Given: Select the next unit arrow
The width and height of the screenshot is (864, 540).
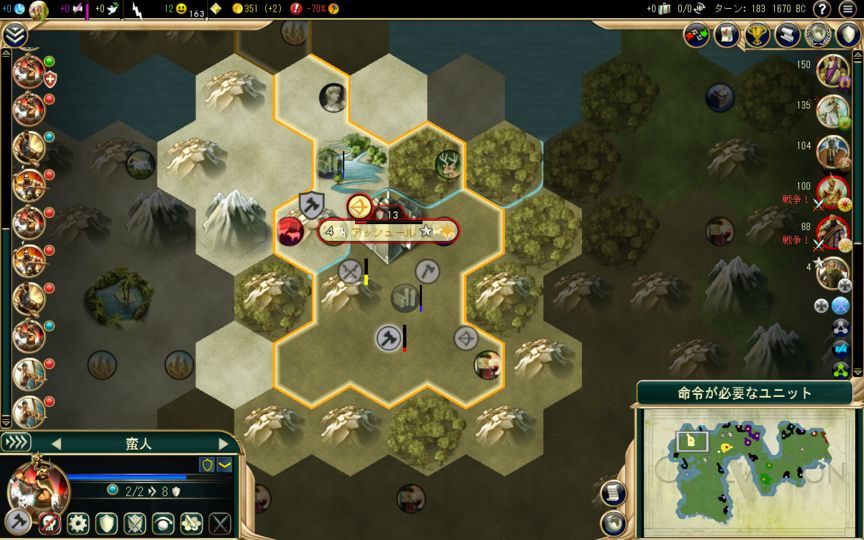Looking at the screenshot, I should 225,443.
